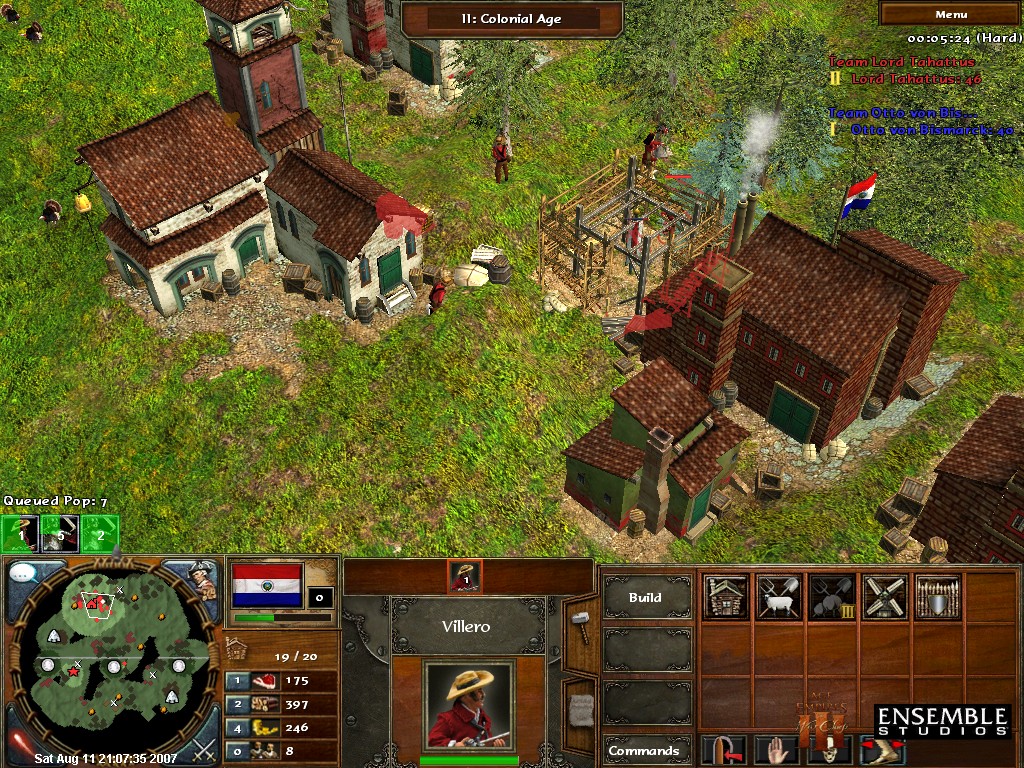Open the home city flag panel
This screenshot has width=1024, height=768.
point(266,585)
